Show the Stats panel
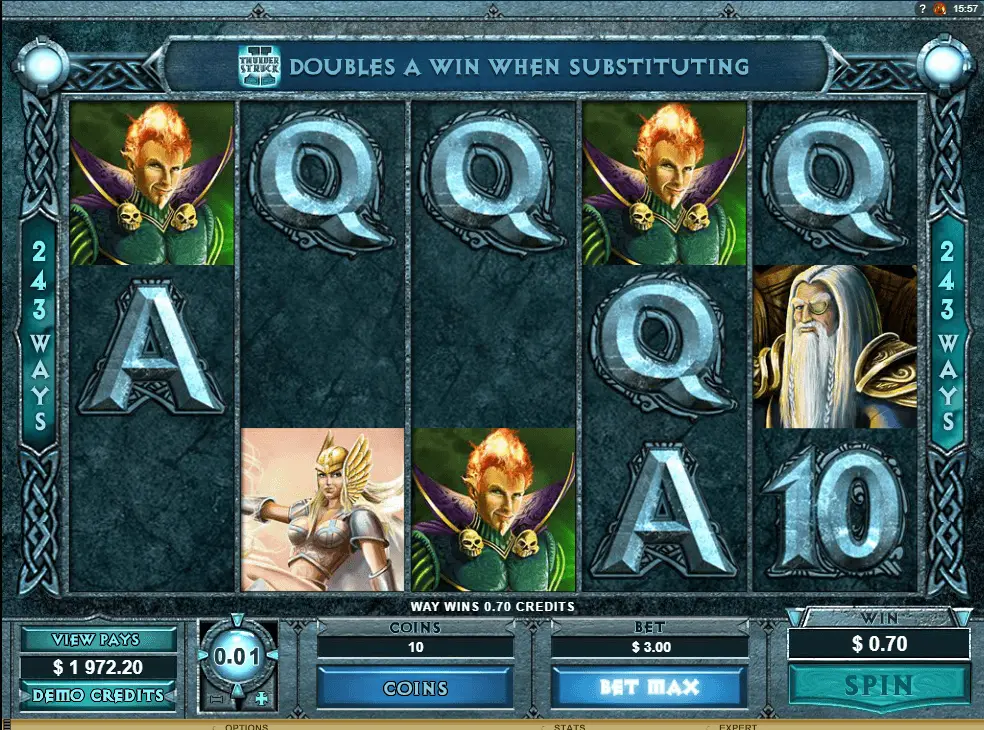The height and width of the screenshot is (730, 984). pyautogui.click(x=570, y=726)
